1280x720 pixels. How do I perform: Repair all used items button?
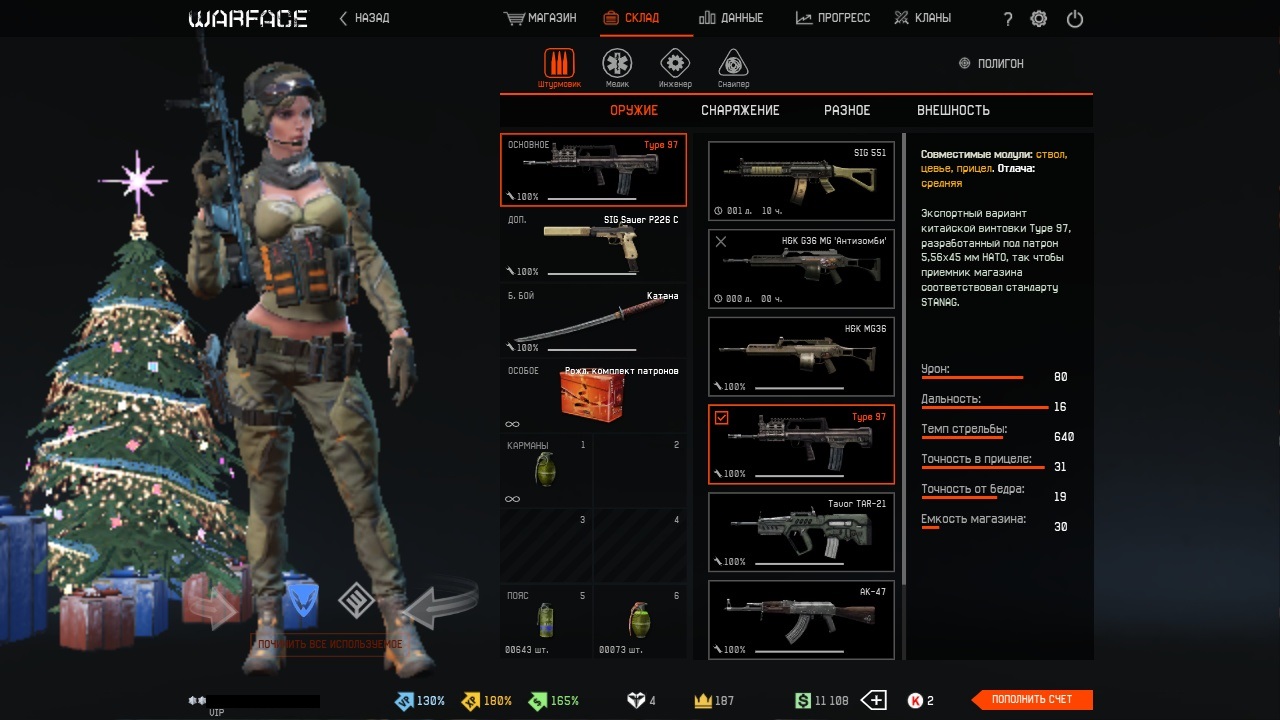[x=330, y=644]
